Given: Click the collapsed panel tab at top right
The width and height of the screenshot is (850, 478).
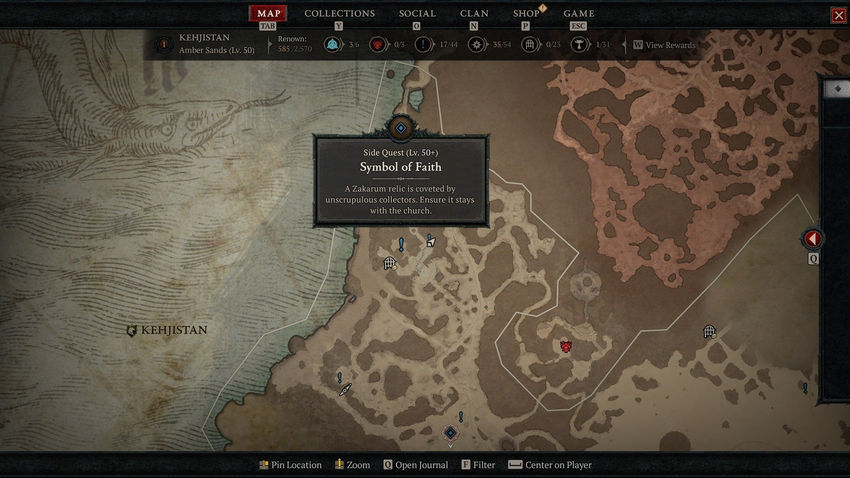Looking at the screenshot, I should (836, 89).
